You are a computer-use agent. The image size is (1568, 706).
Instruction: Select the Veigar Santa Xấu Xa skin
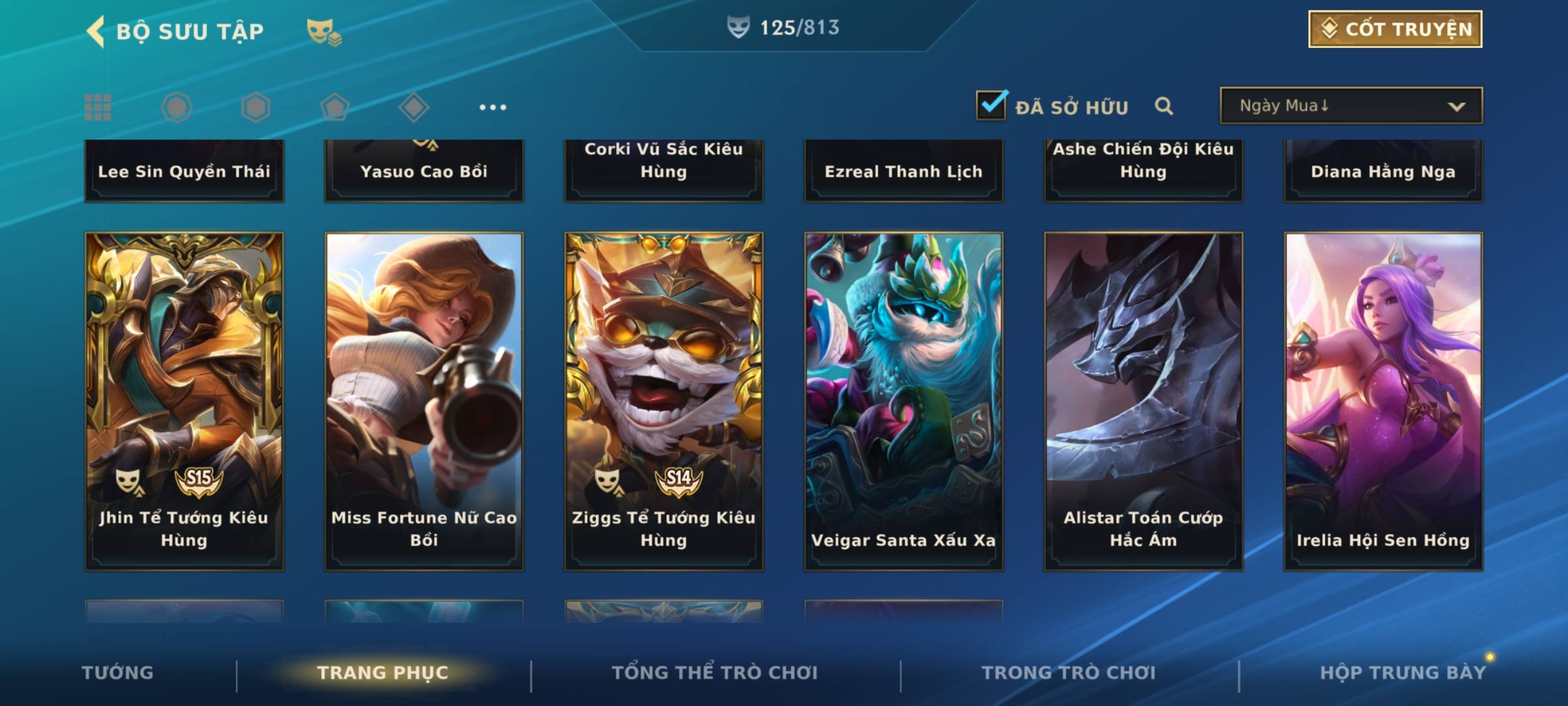pyautogui.click(x=904, y=400)
